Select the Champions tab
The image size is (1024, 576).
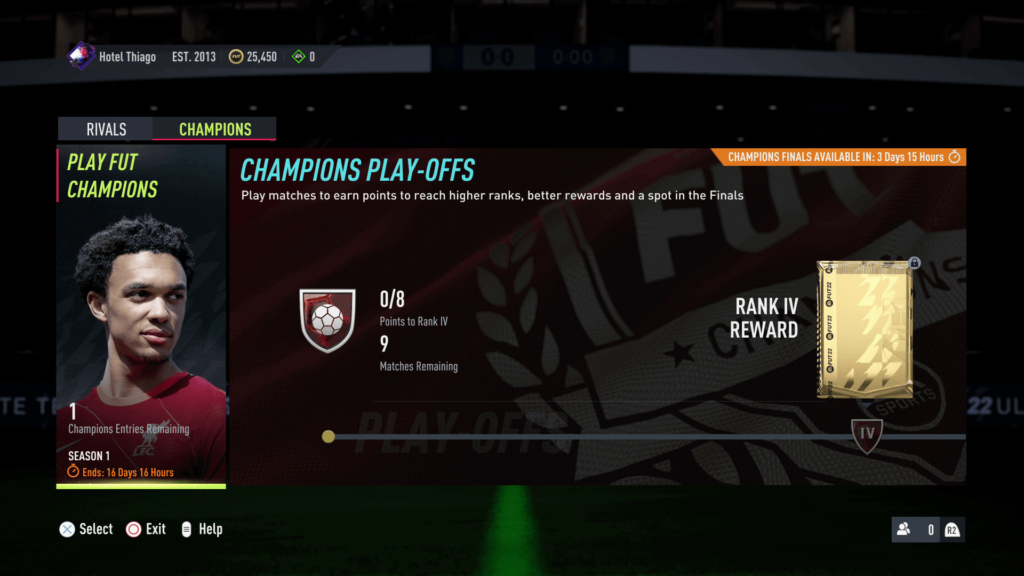pos(214,129)
